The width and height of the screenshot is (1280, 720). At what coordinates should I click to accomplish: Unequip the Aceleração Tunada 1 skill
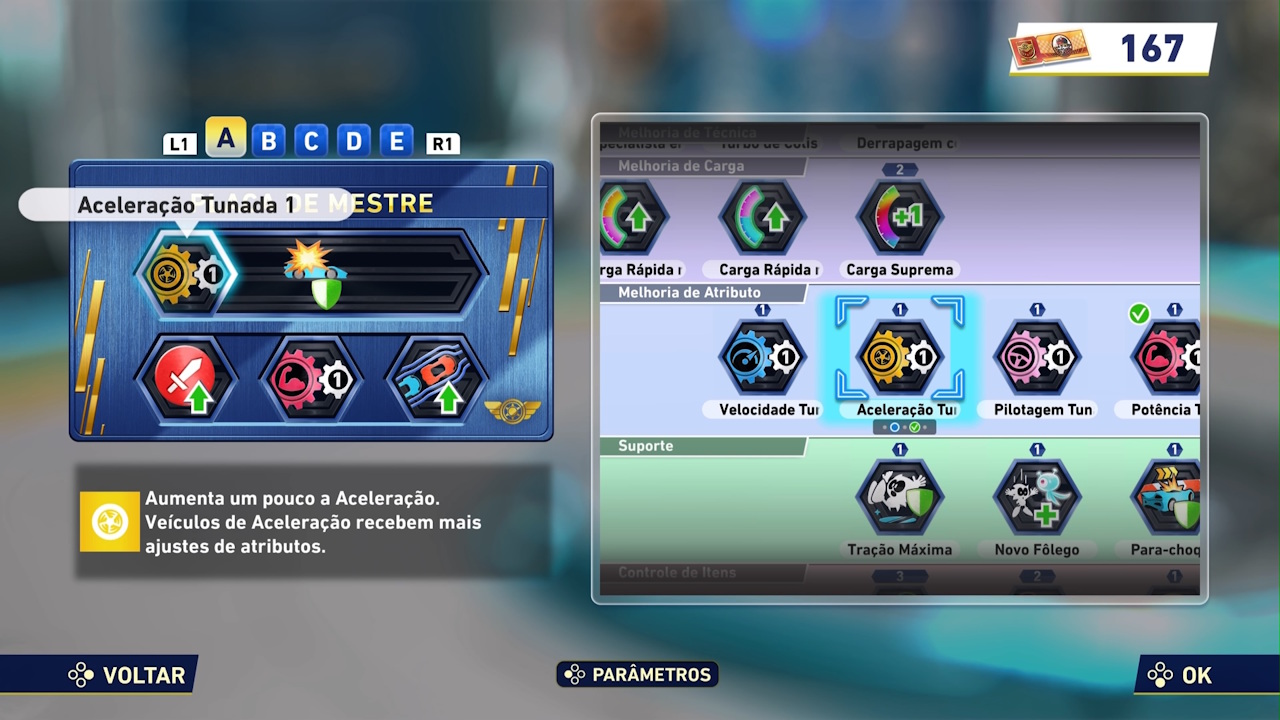(185, 272)
